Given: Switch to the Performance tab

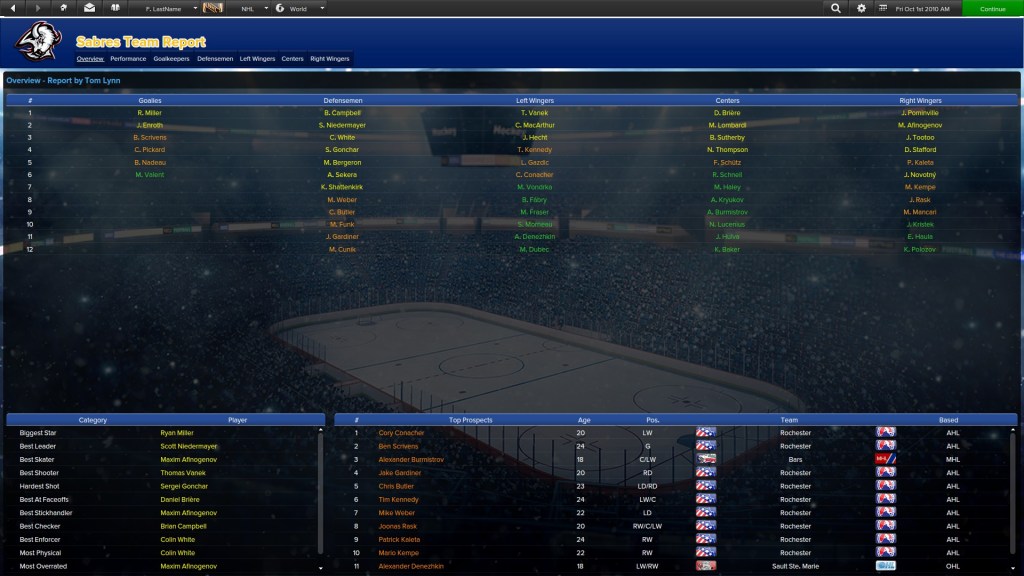Looking at the screenshot, I should coord(128,59).
